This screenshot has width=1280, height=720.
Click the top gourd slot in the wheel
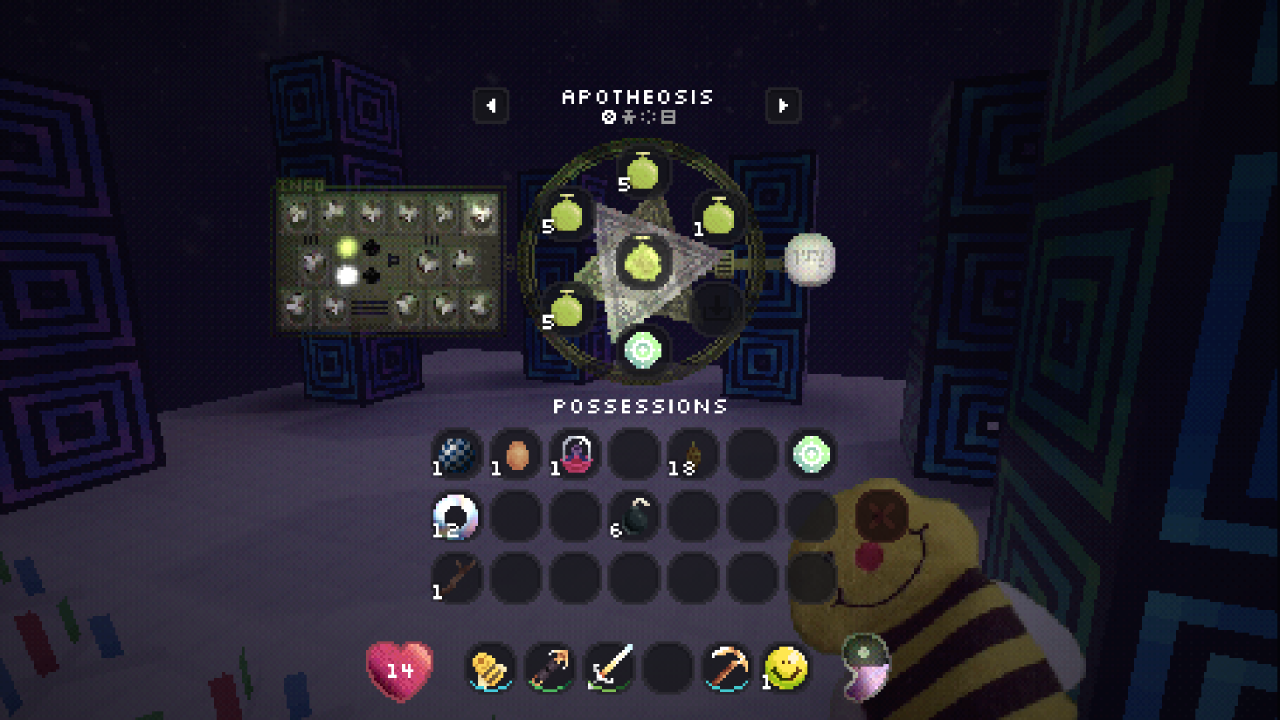tap(642, 172)
